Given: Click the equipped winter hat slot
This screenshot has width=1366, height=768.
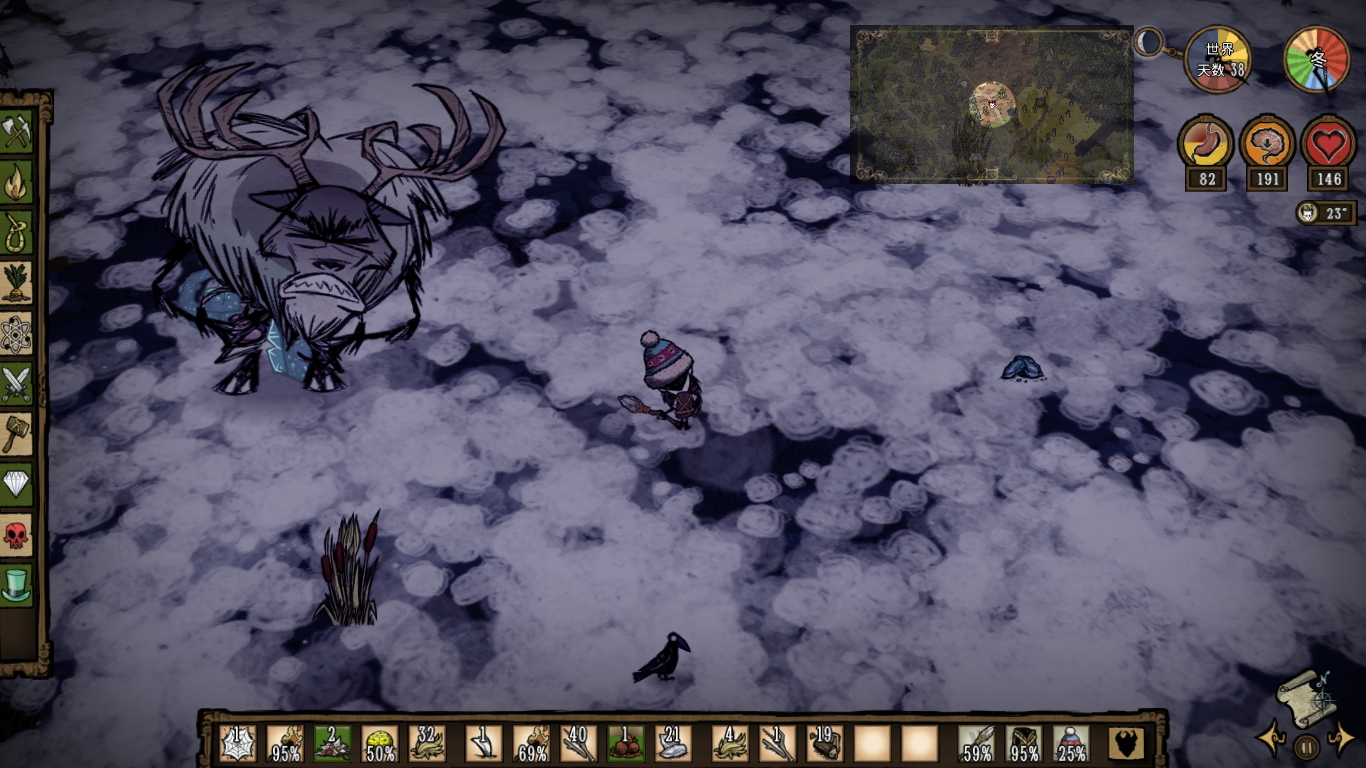Looking at the screenshot, I should pos(1071,744).
